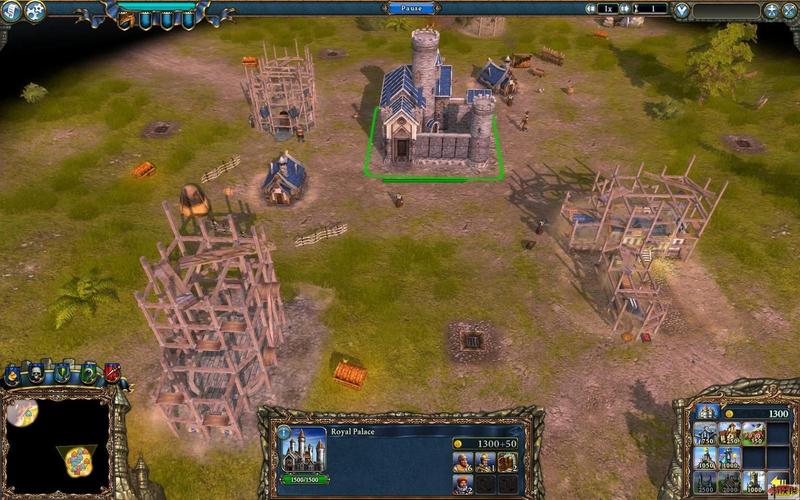Click the treasure chest palace icon
800x500 pixels.
pyautogui.click(x=507, y=462)
